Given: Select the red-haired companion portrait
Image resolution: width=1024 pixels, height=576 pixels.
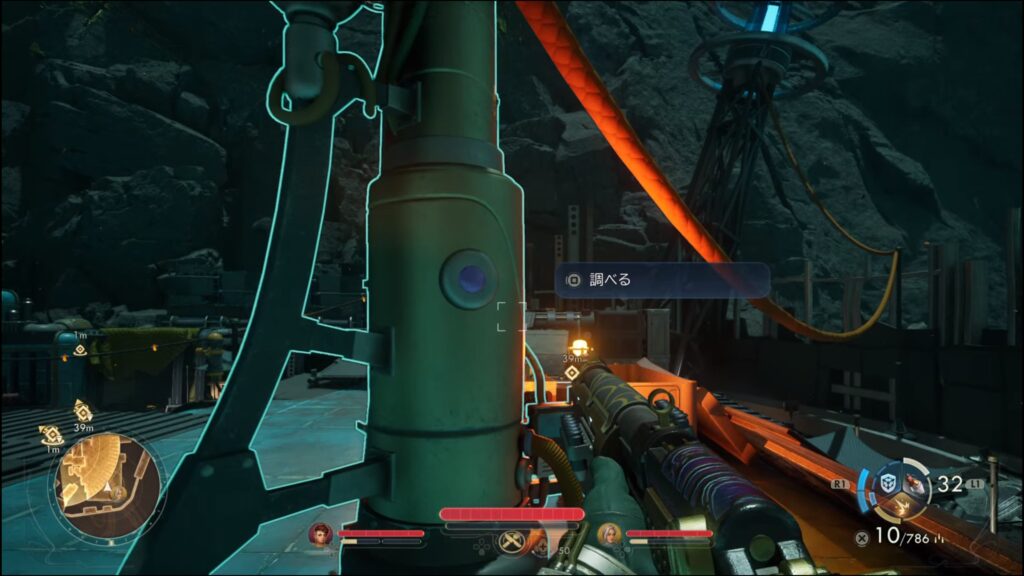Looking at the screenshot, I should point(320,534).
